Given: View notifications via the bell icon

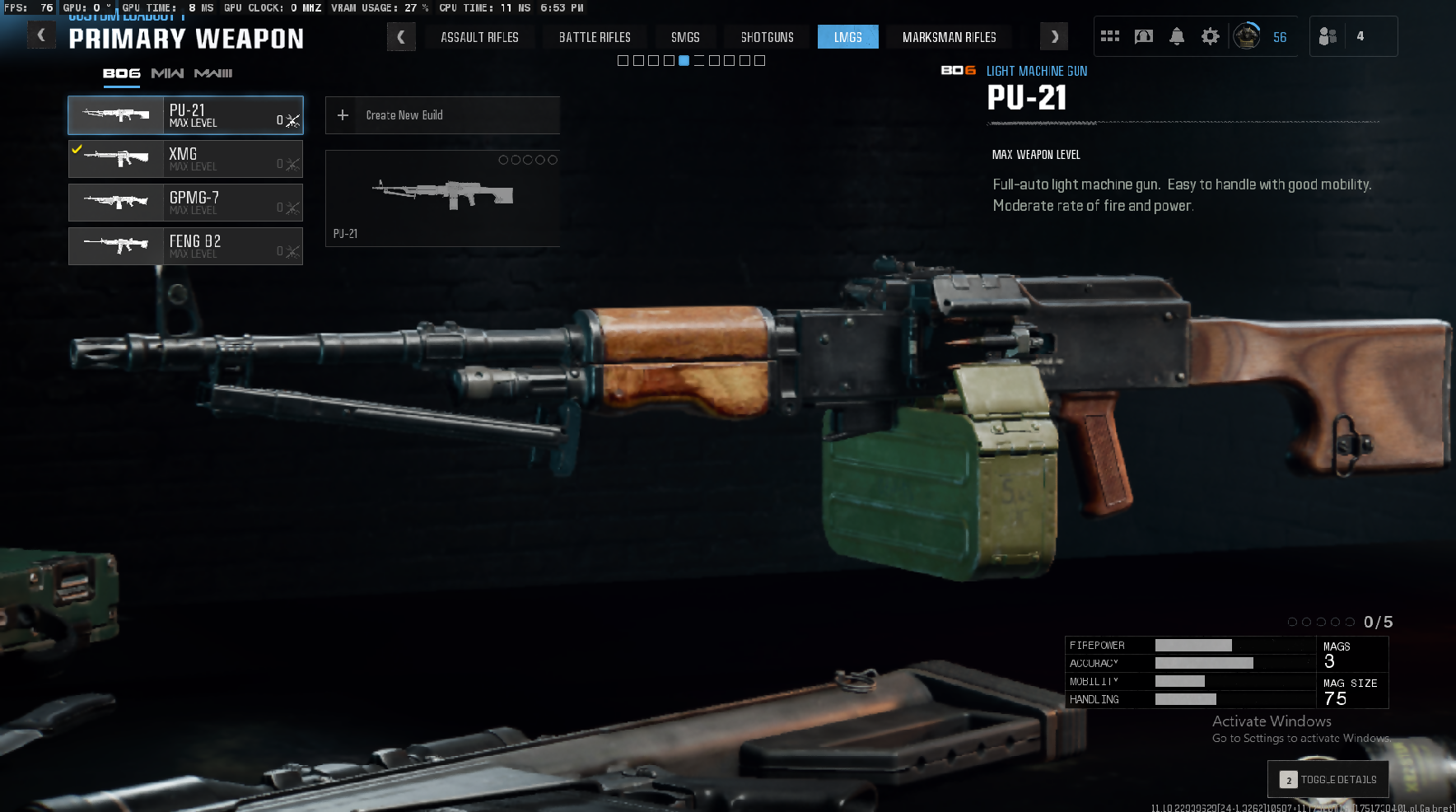Looking at the screenshot, I should 1177,36.
